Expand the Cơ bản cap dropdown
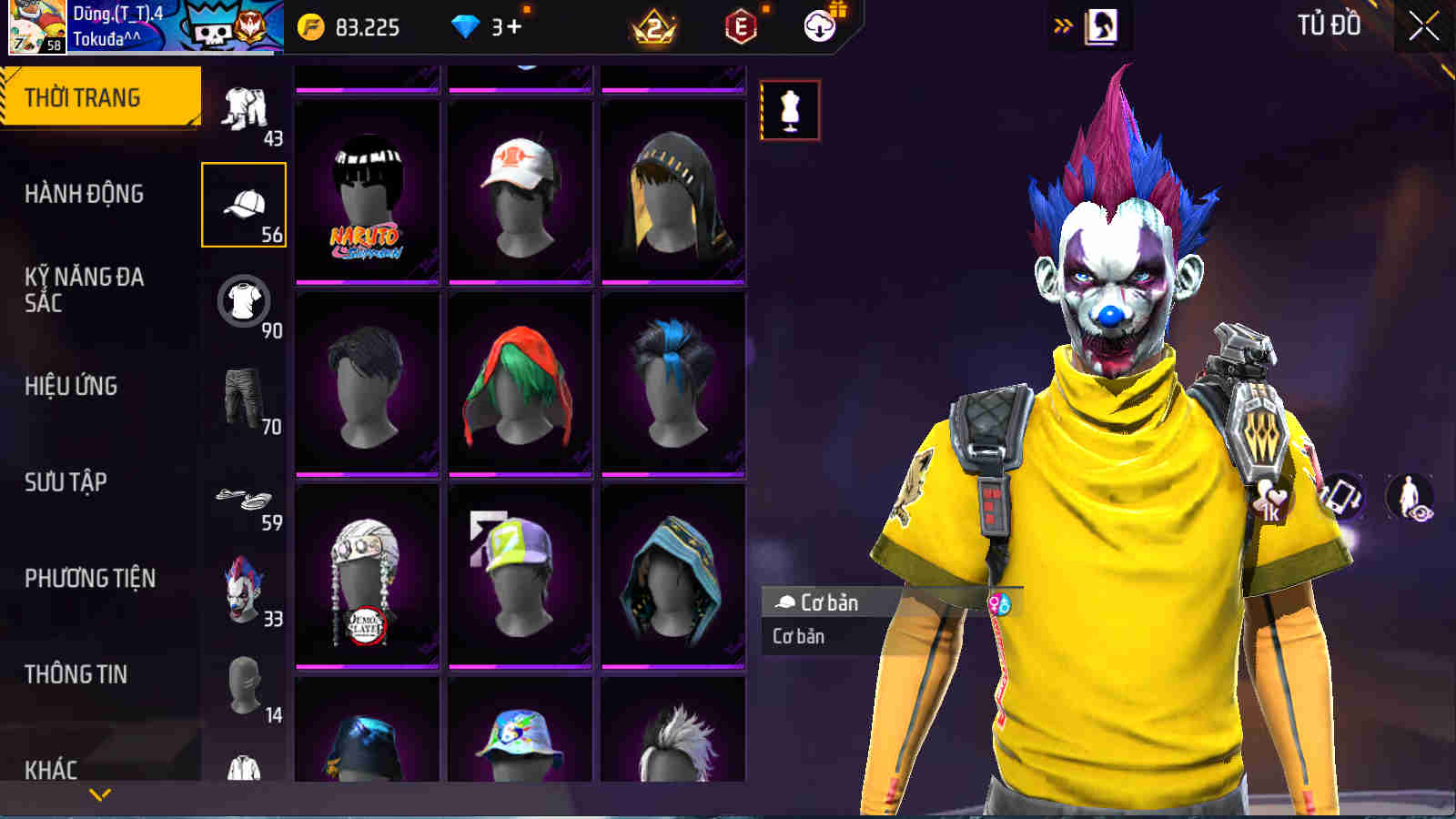Screen dimensions: 1456x819 tap(819, 601)
